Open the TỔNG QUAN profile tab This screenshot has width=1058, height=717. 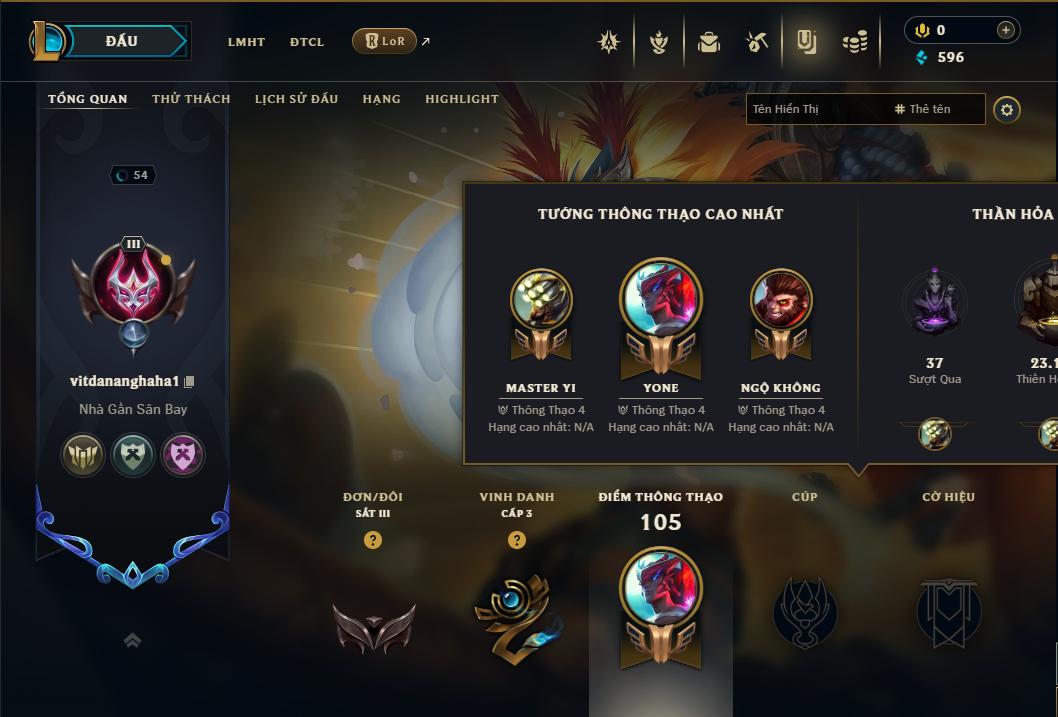tap(88, 99)
